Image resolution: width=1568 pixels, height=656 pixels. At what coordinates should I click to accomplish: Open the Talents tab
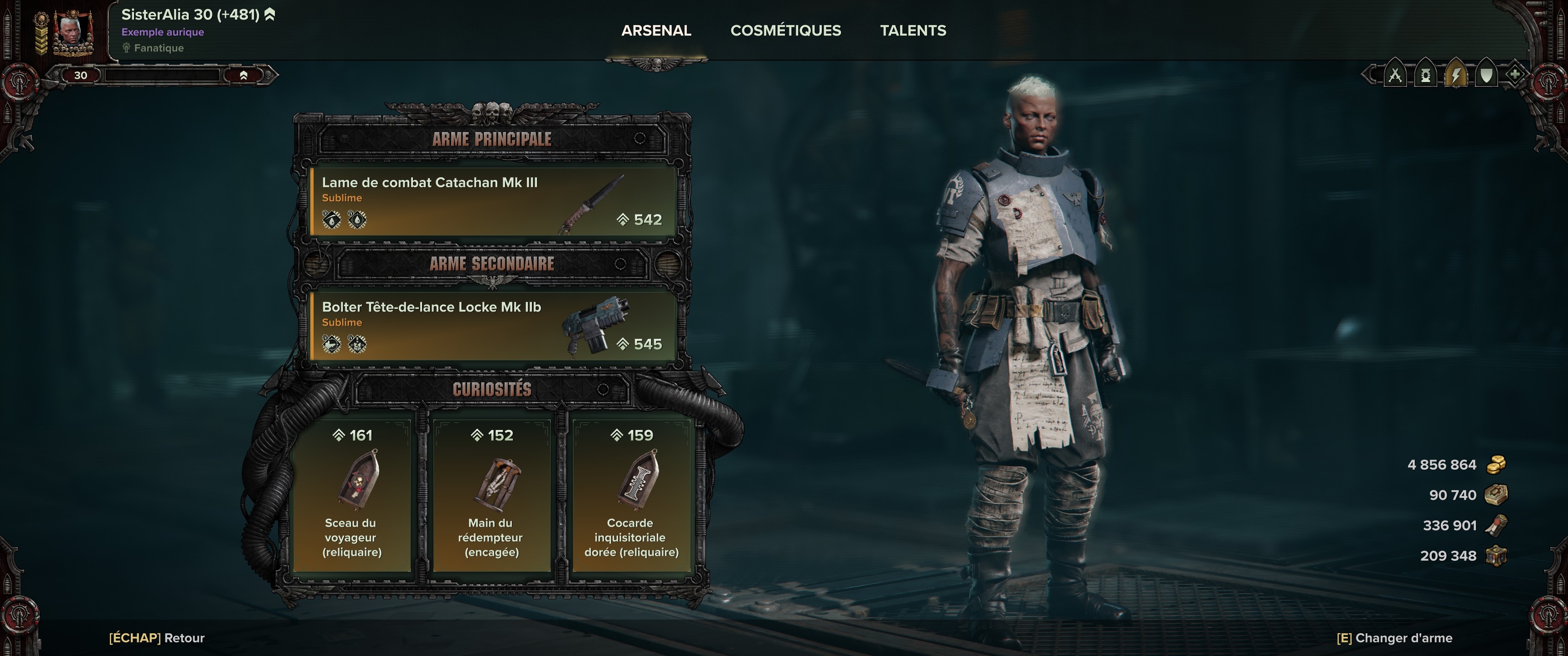(913, 31)
